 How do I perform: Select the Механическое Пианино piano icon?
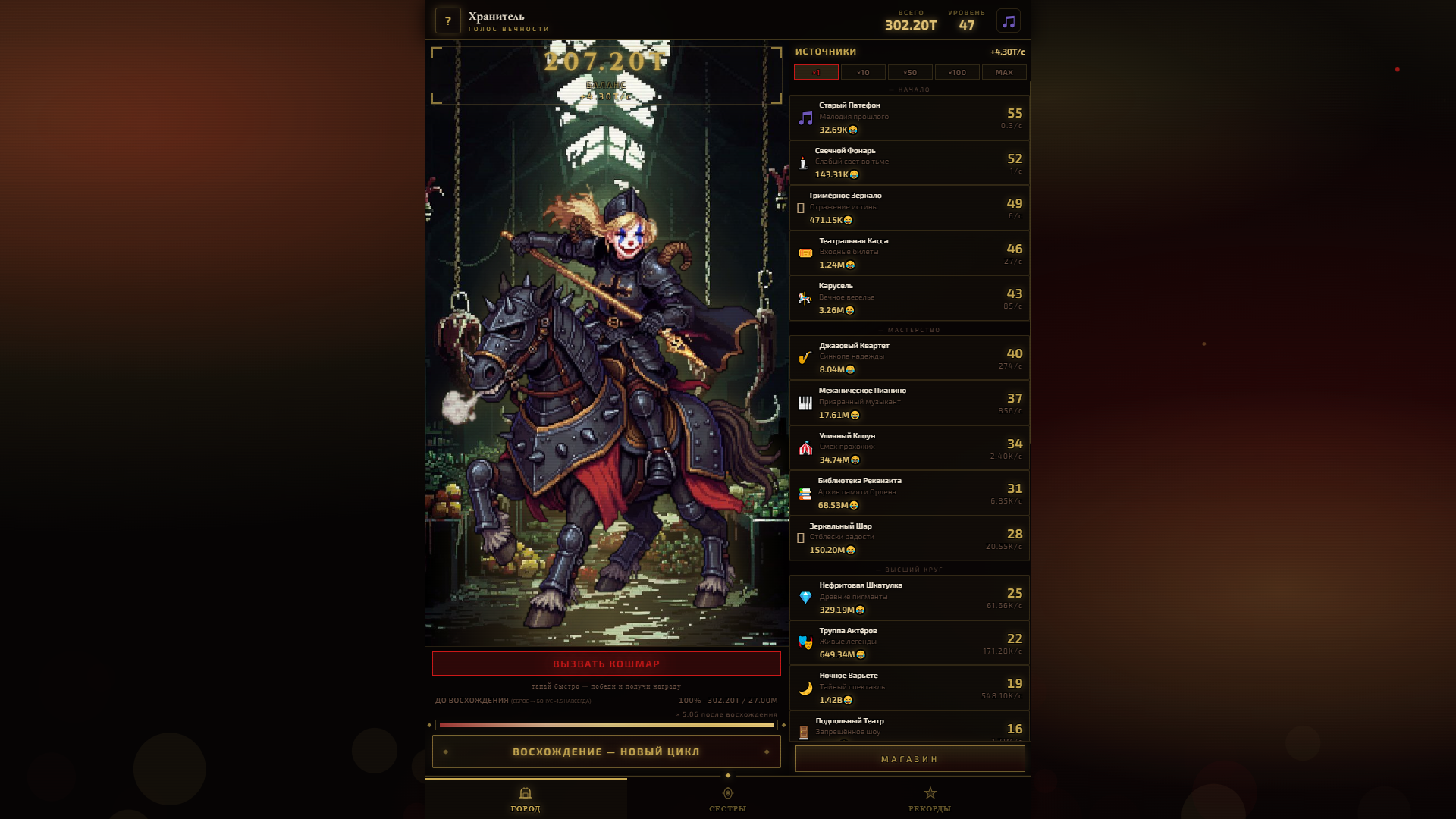point(804,403)
